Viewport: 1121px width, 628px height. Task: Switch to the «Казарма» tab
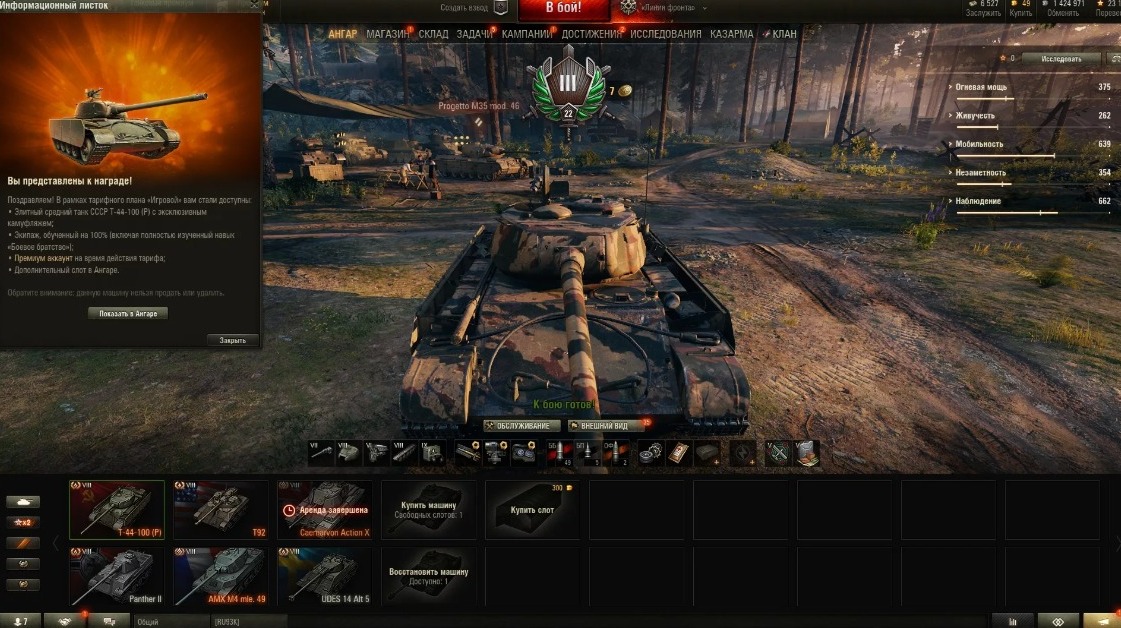[731, 34]
